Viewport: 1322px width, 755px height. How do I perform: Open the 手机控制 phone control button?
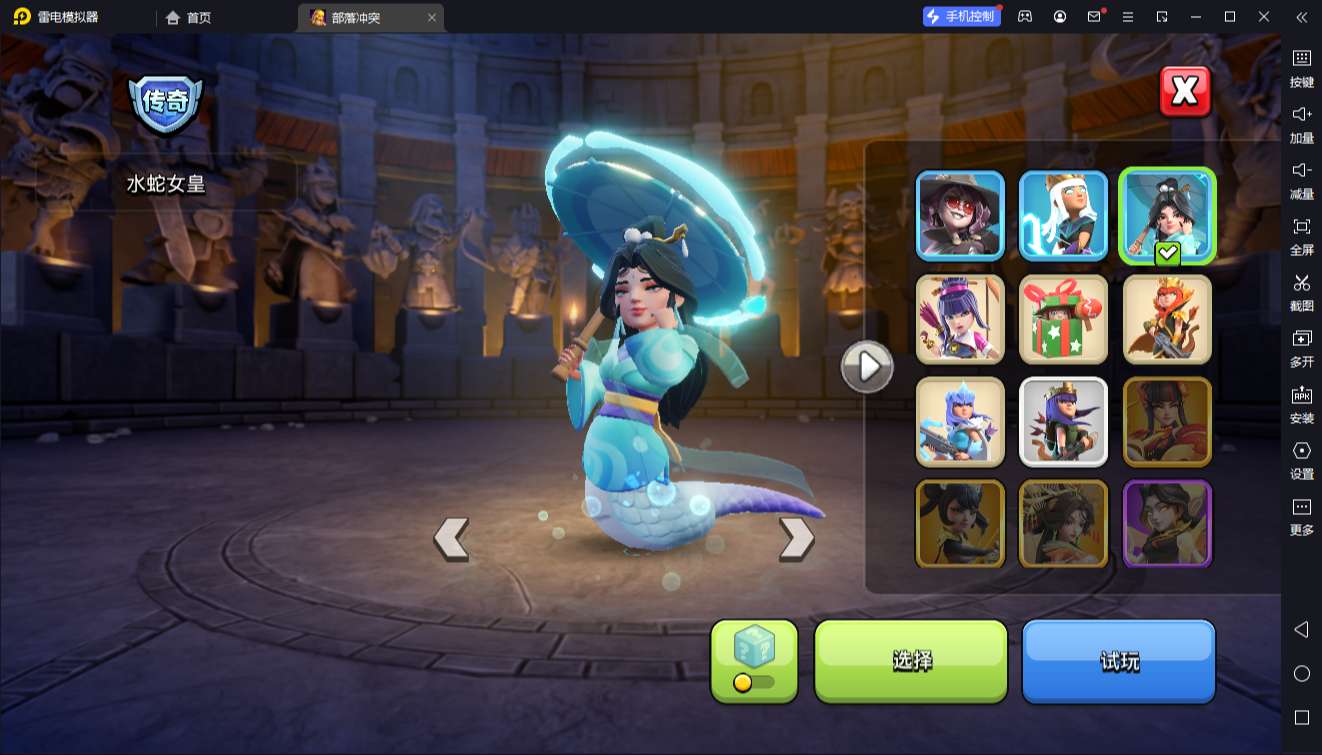click(961, 17)
